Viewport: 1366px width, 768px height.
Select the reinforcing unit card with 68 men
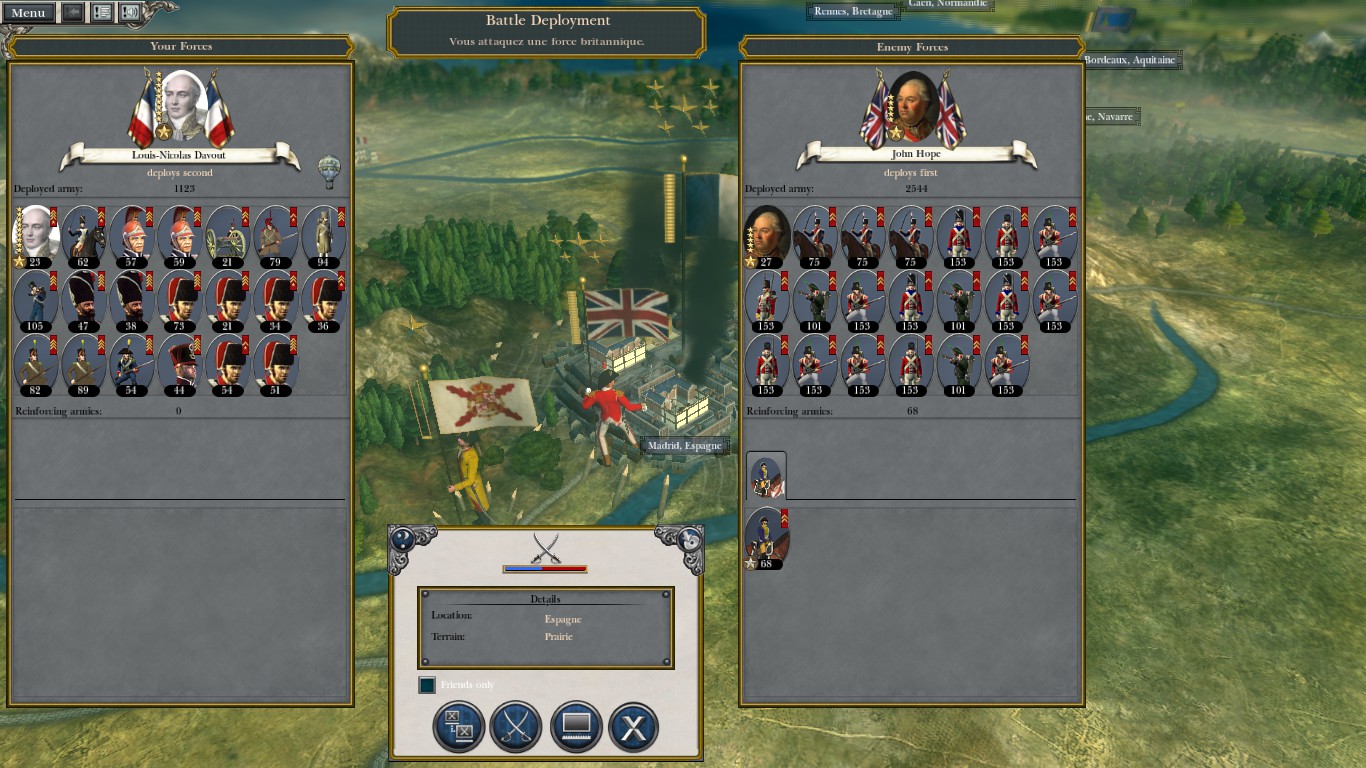[x=766, y=539]
